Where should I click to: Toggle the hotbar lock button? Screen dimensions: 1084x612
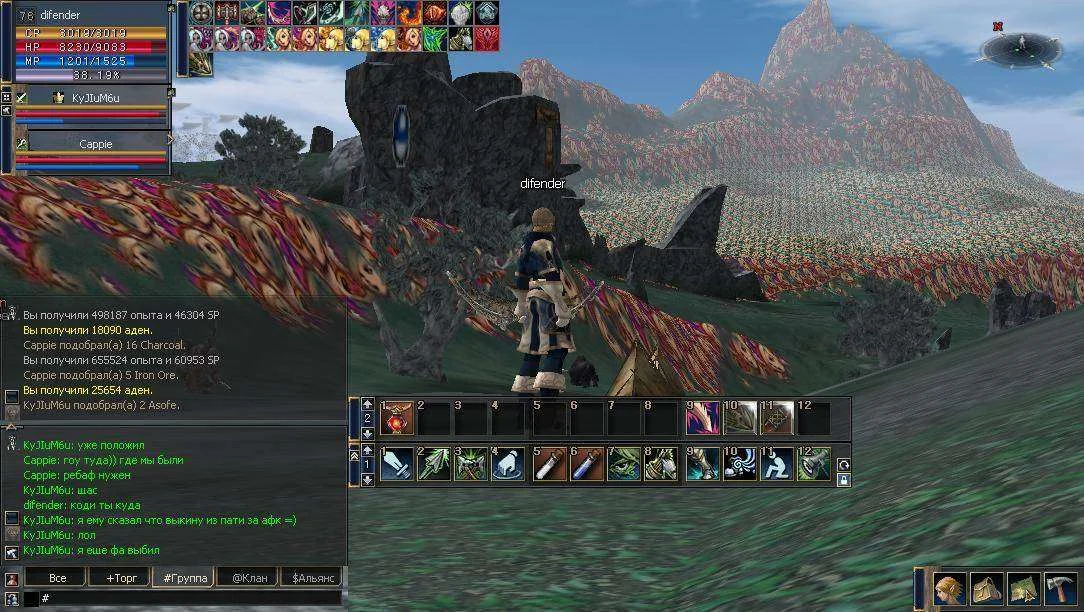(x=844, y=479)
